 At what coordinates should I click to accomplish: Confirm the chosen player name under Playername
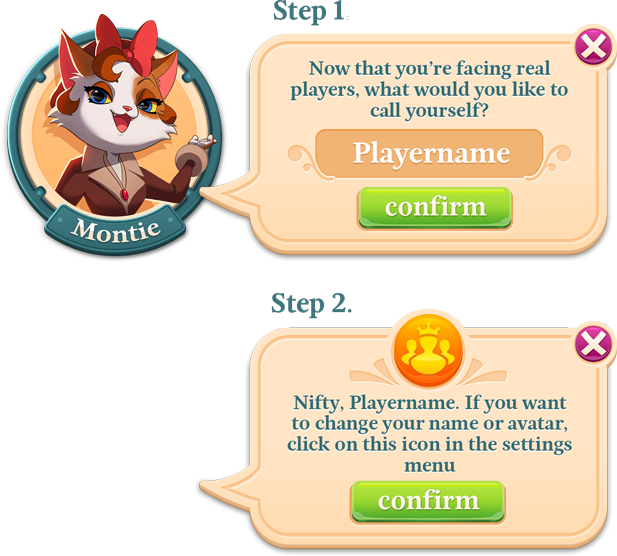[x=435, y=208]
